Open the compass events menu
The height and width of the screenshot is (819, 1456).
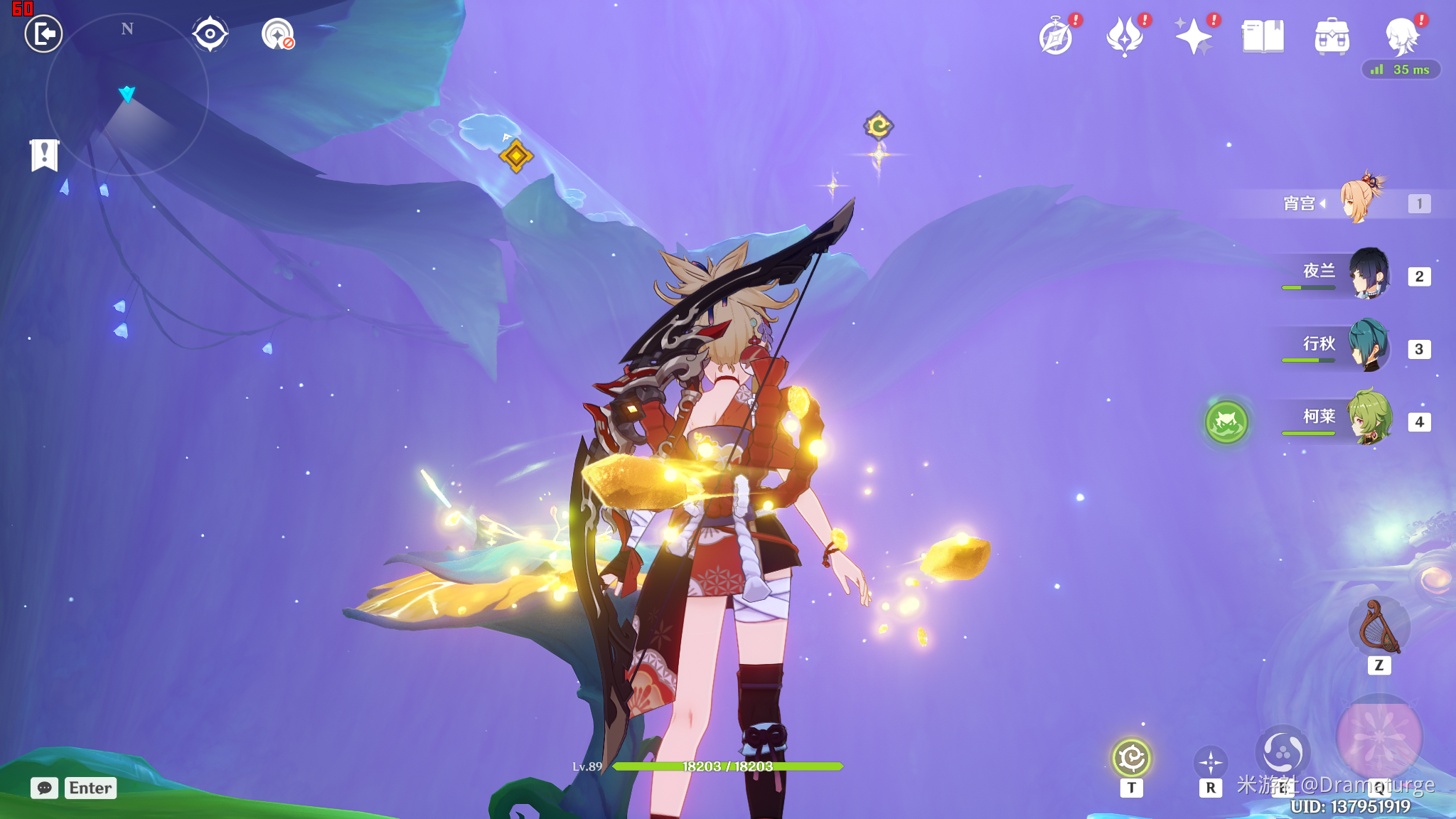1056,36
